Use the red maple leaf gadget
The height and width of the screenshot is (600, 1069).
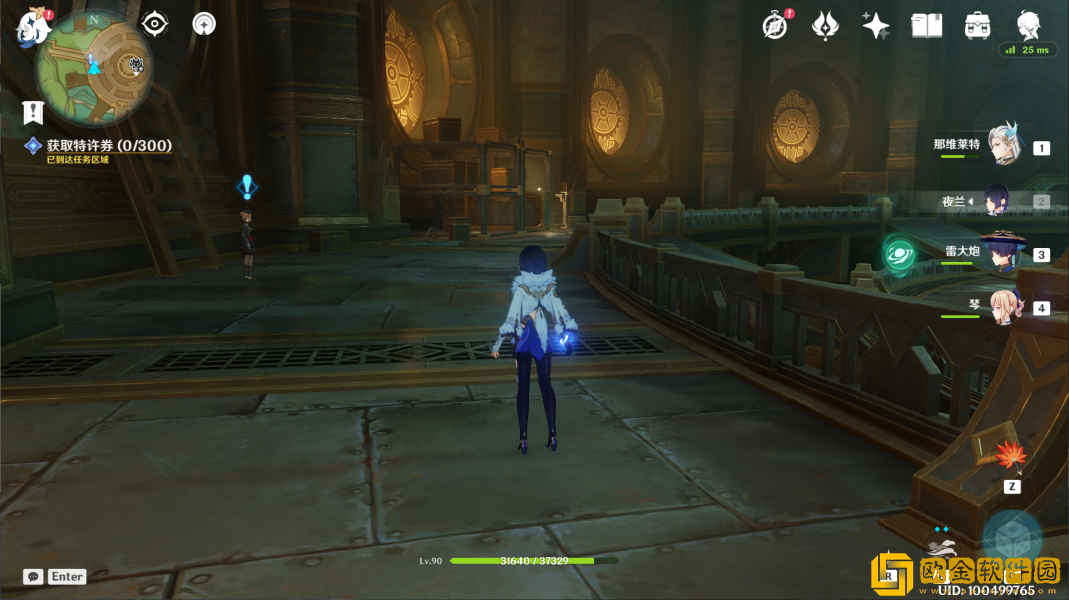pyautogui.click(x=1010, y=457)
